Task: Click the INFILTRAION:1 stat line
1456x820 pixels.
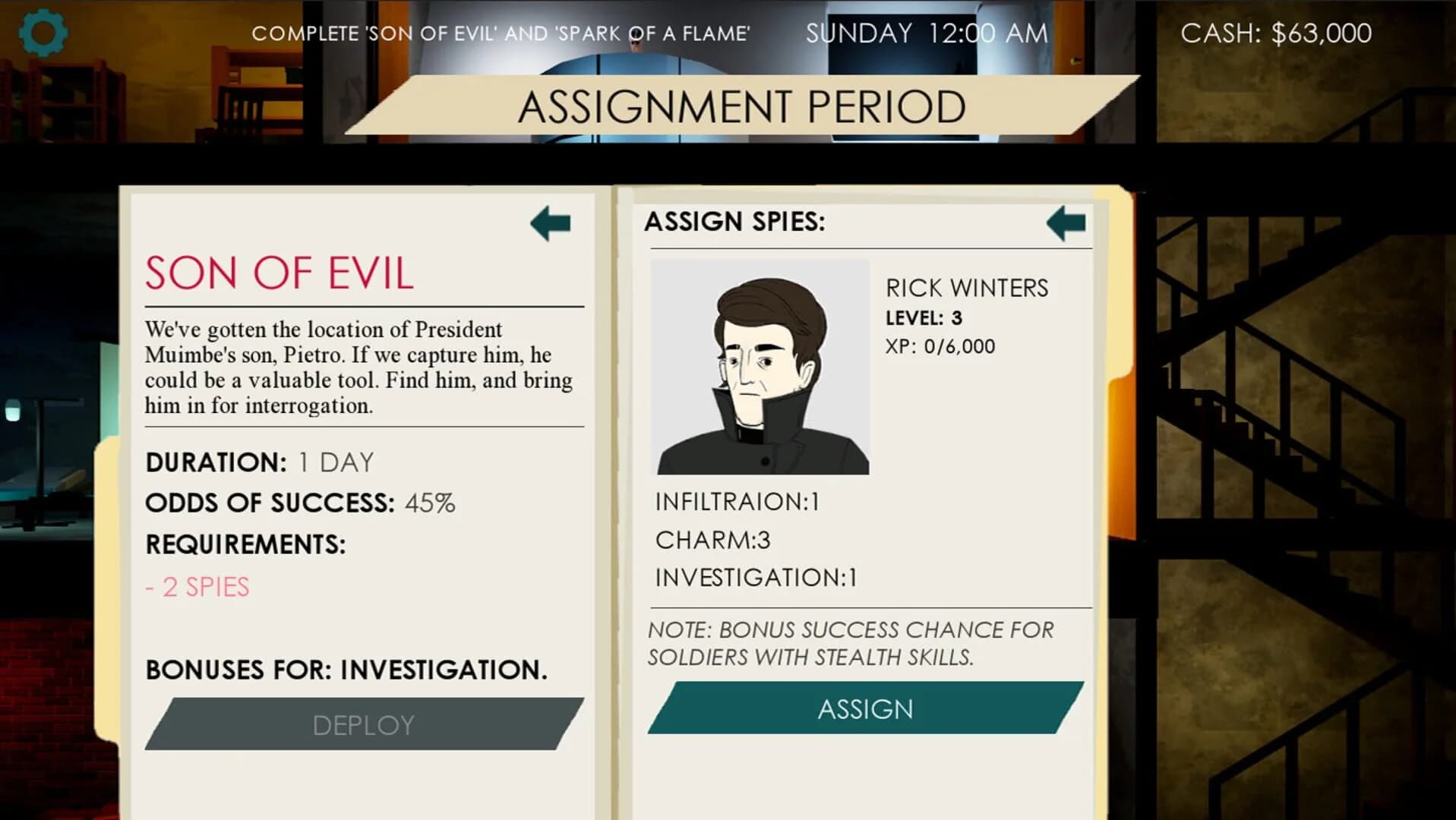Action: pyautogui.click(x=737, y=501)
